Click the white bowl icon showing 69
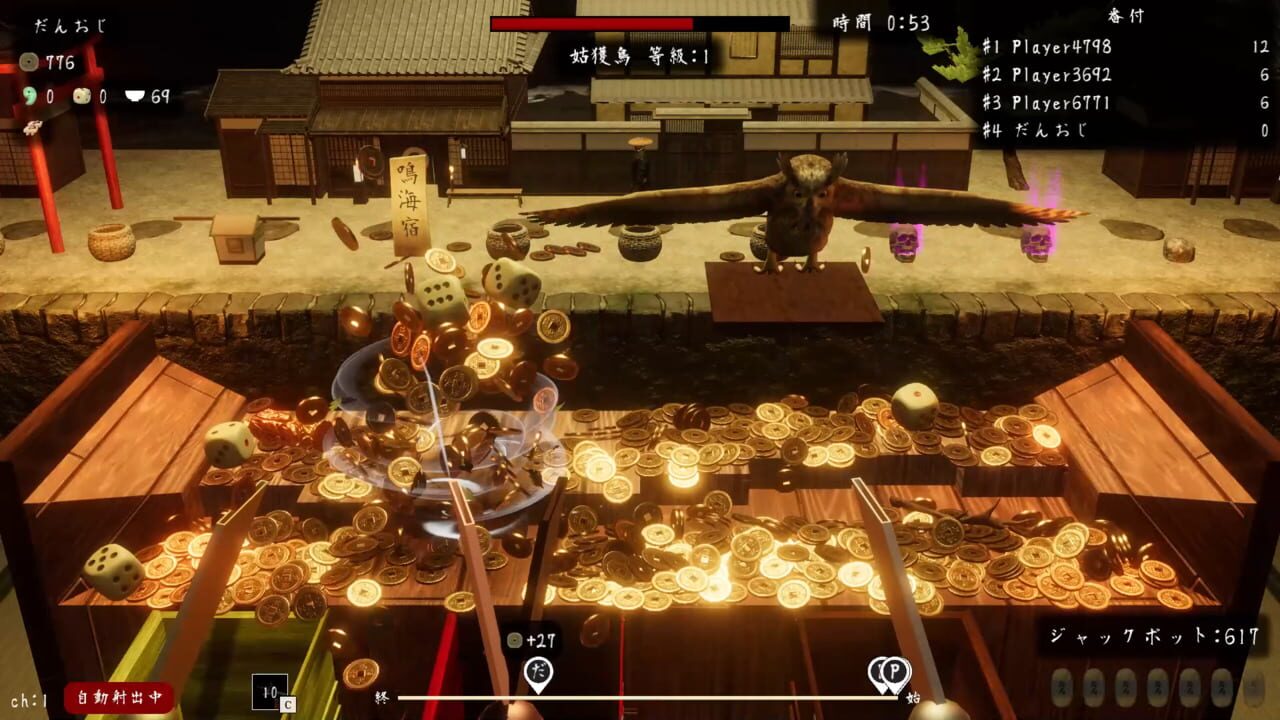The height and width of the screenshot is (720, 1280). [134, 95]
